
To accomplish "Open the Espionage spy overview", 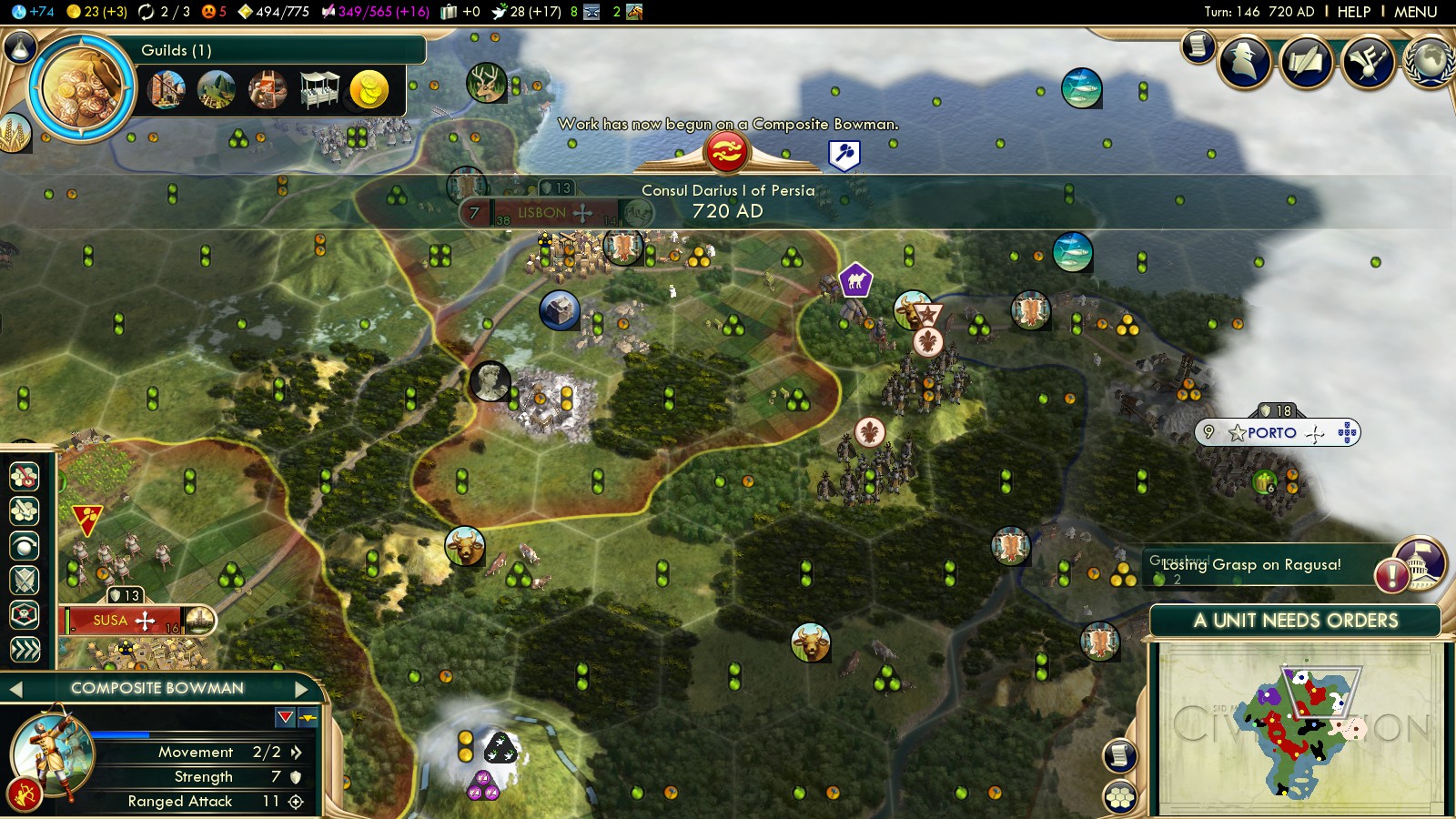I will coord(1245,61).
